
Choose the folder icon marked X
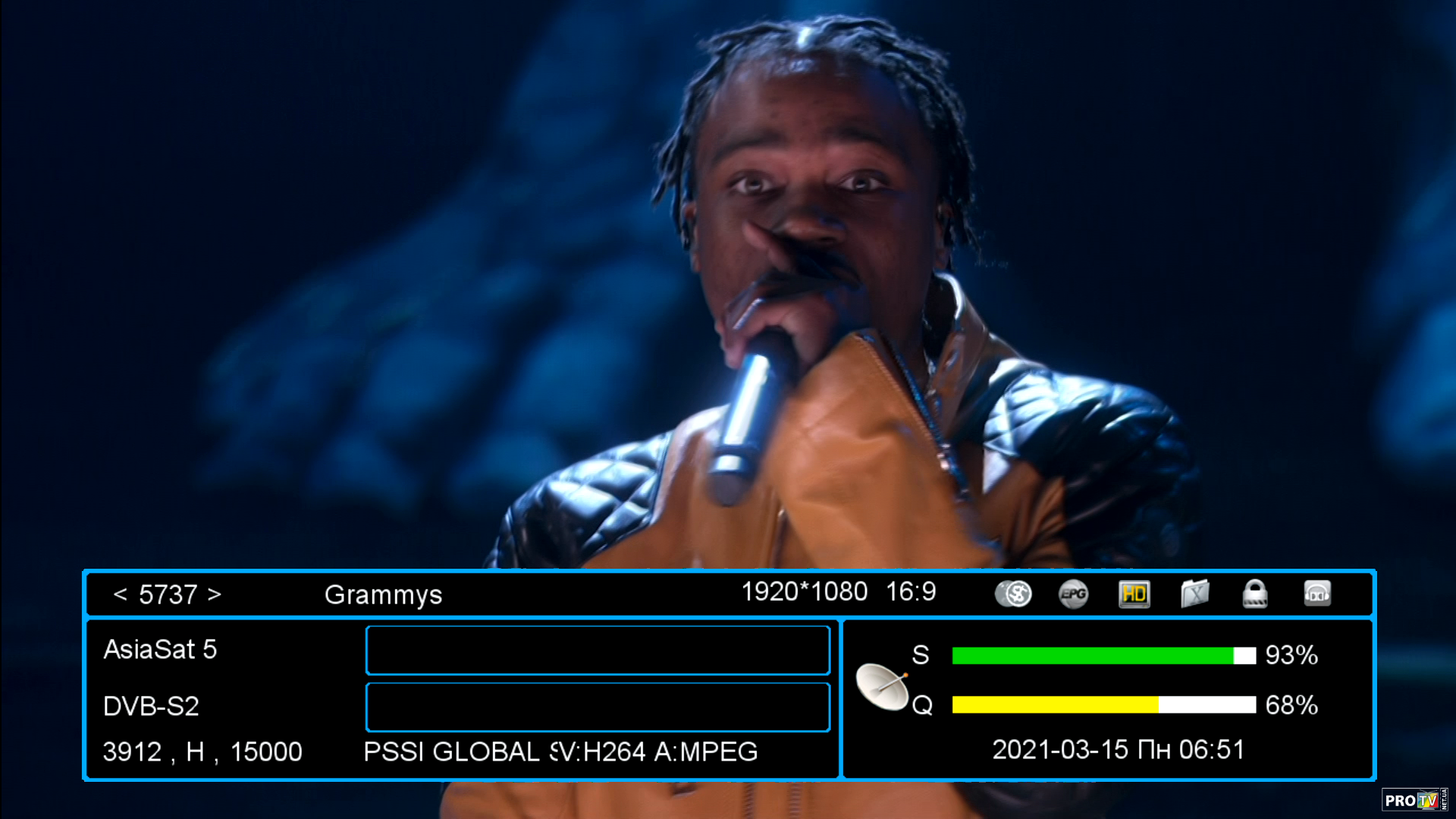coord(1194,594)
